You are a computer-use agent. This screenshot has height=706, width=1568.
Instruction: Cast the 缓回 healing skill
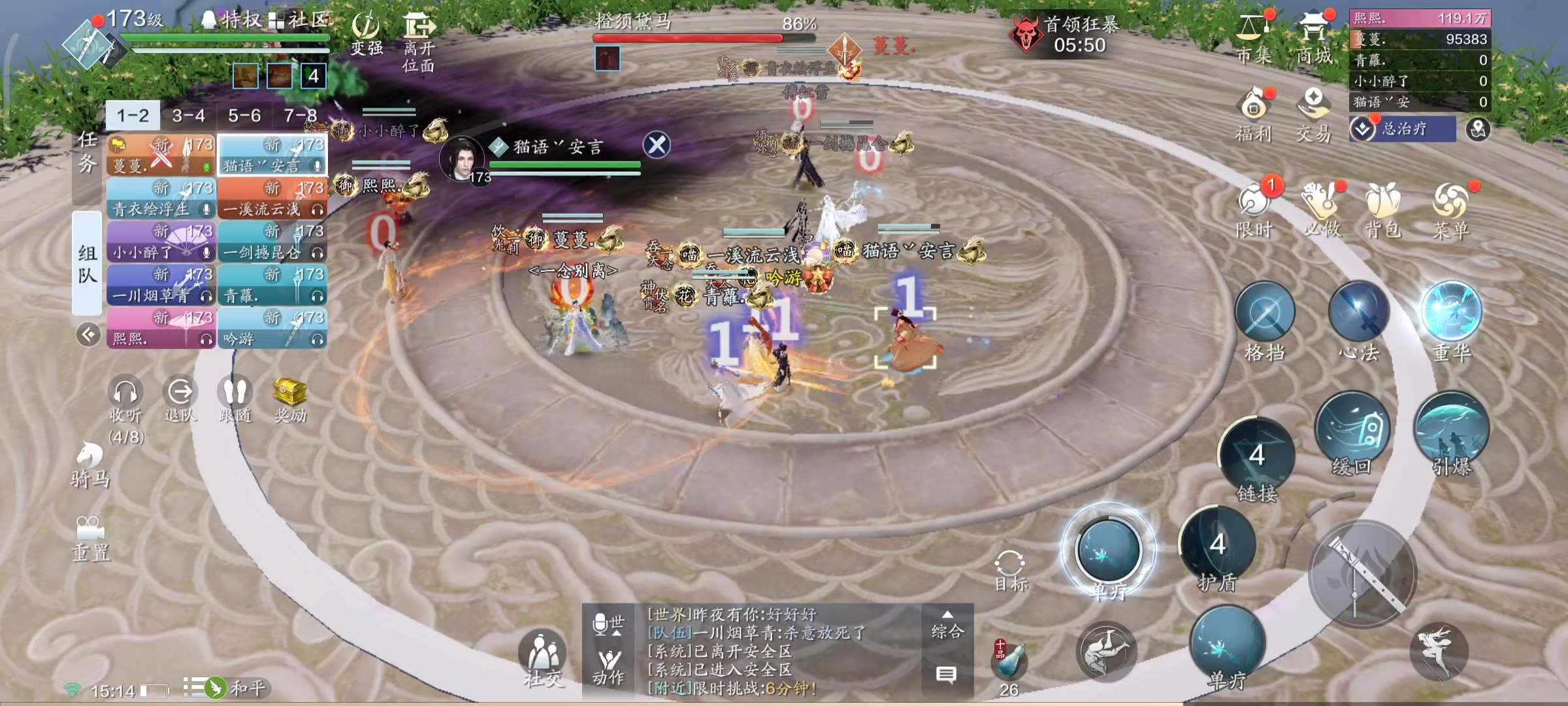coord(1351,428)
